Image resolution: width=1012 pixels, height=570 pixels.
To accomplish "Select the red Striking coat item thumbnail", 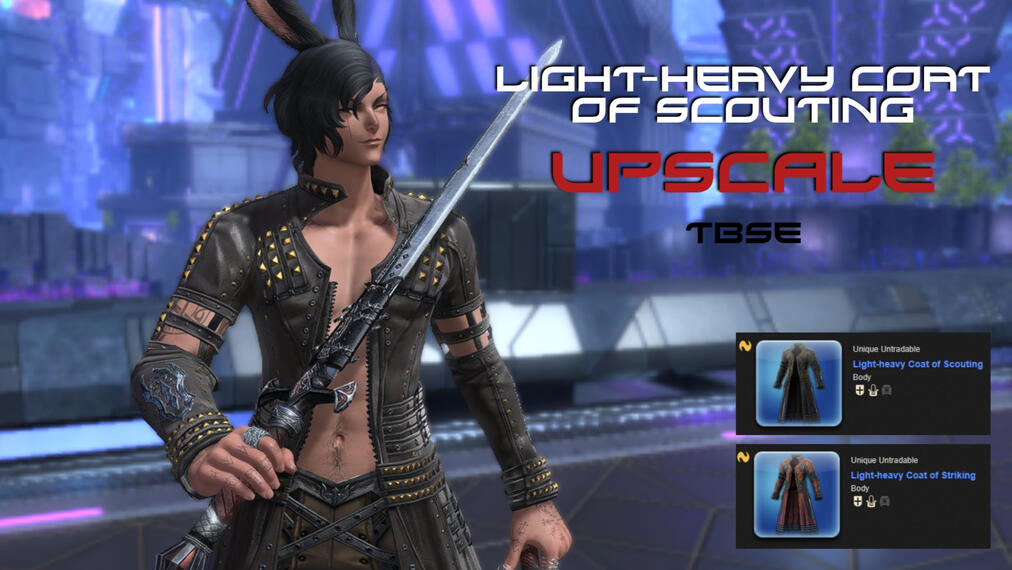I will (x=798, y=494).
